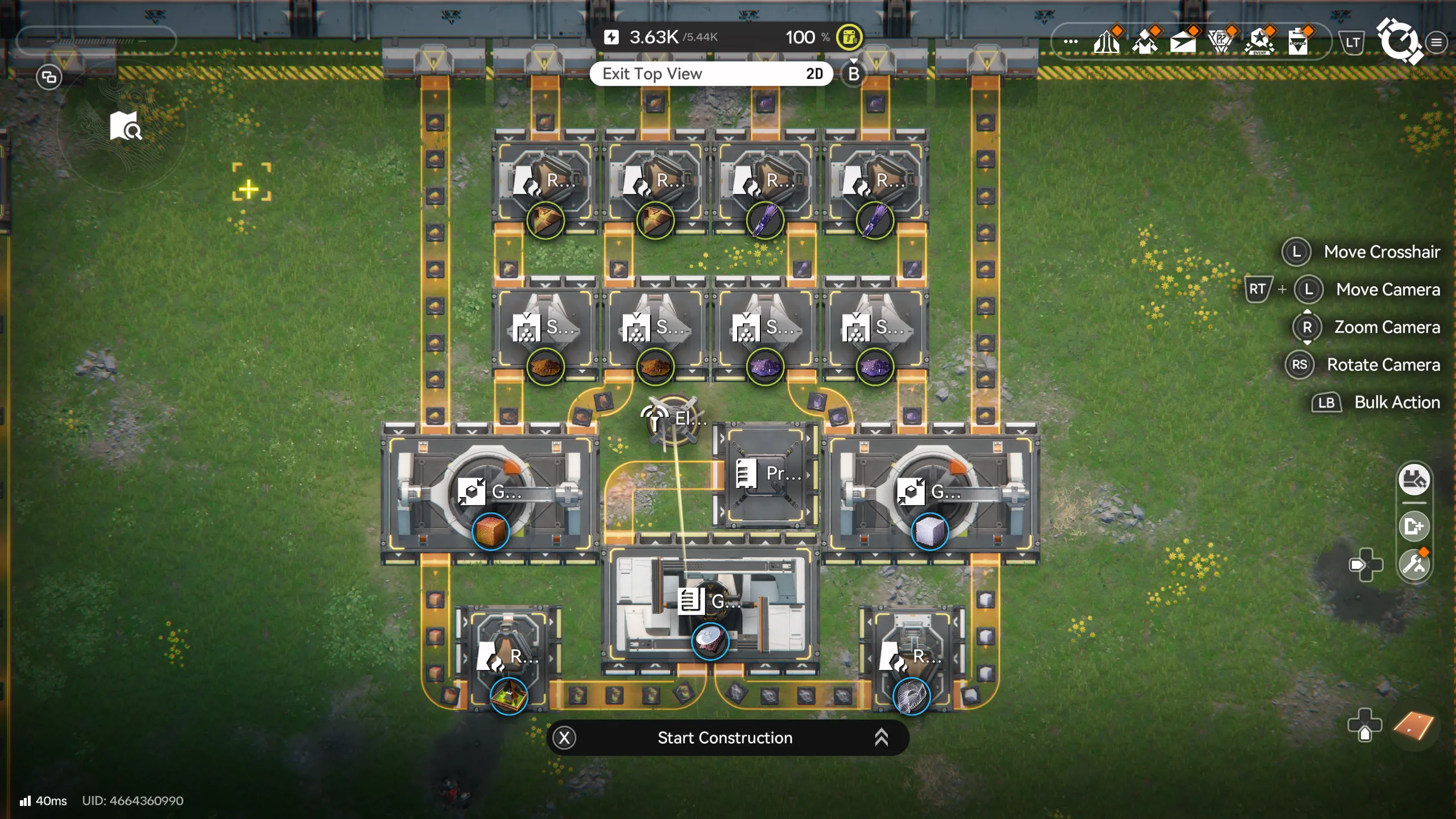Open the upward-arrows icon in the top bar
Viewport: 1456px width, 819px height.
pos(1107,42)
